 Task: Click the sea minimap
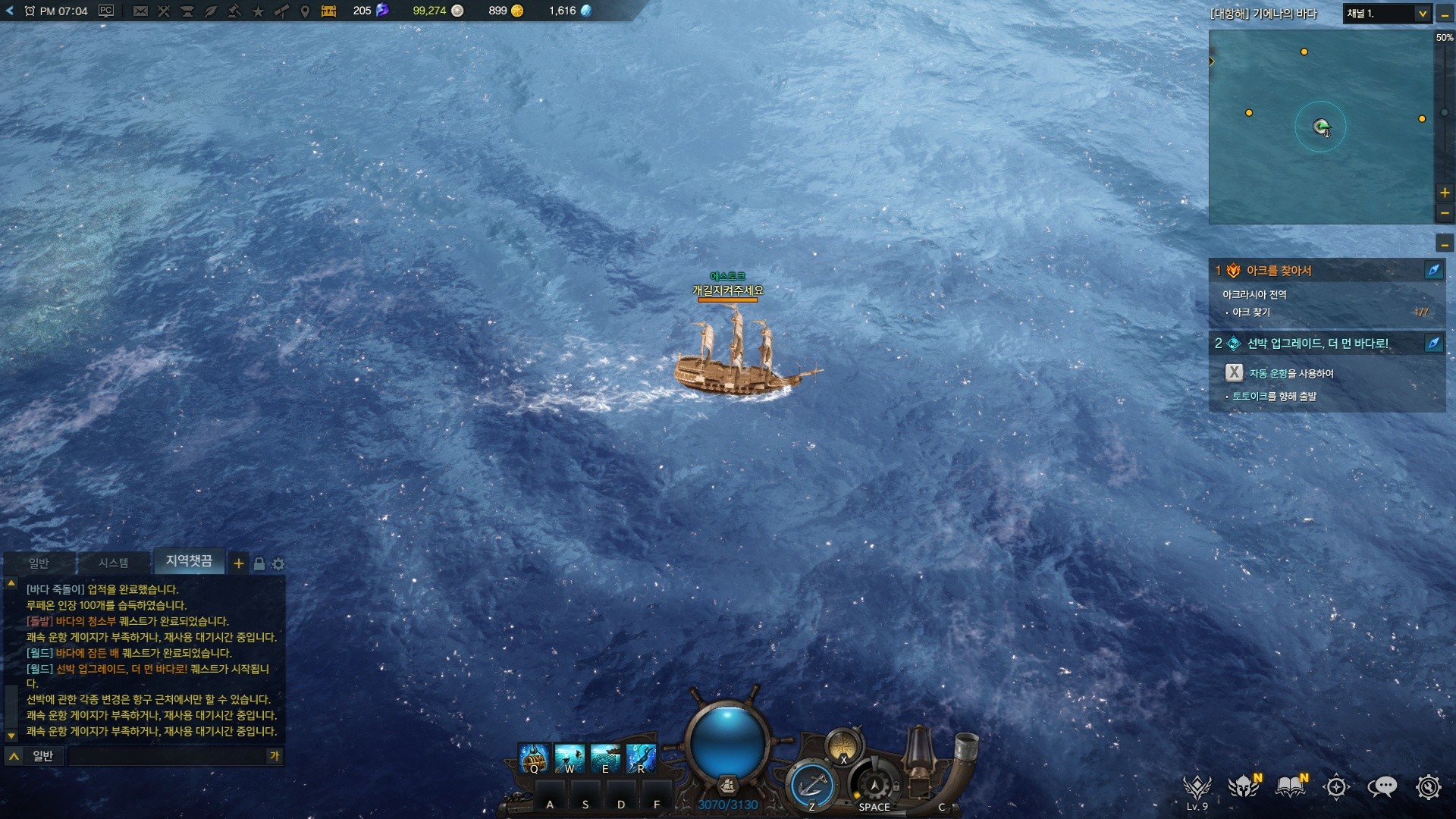1320,127
